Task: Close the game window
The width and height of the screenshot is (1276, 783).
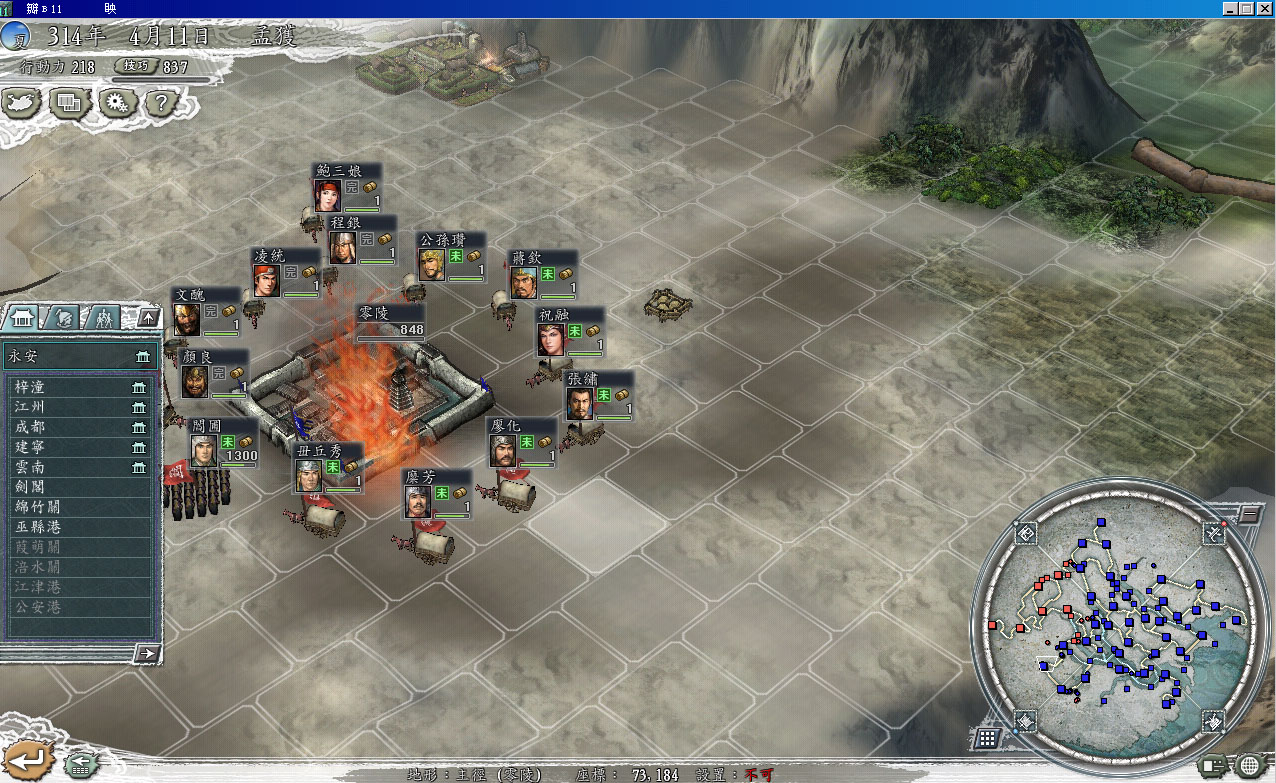Action: [1265, 8]
